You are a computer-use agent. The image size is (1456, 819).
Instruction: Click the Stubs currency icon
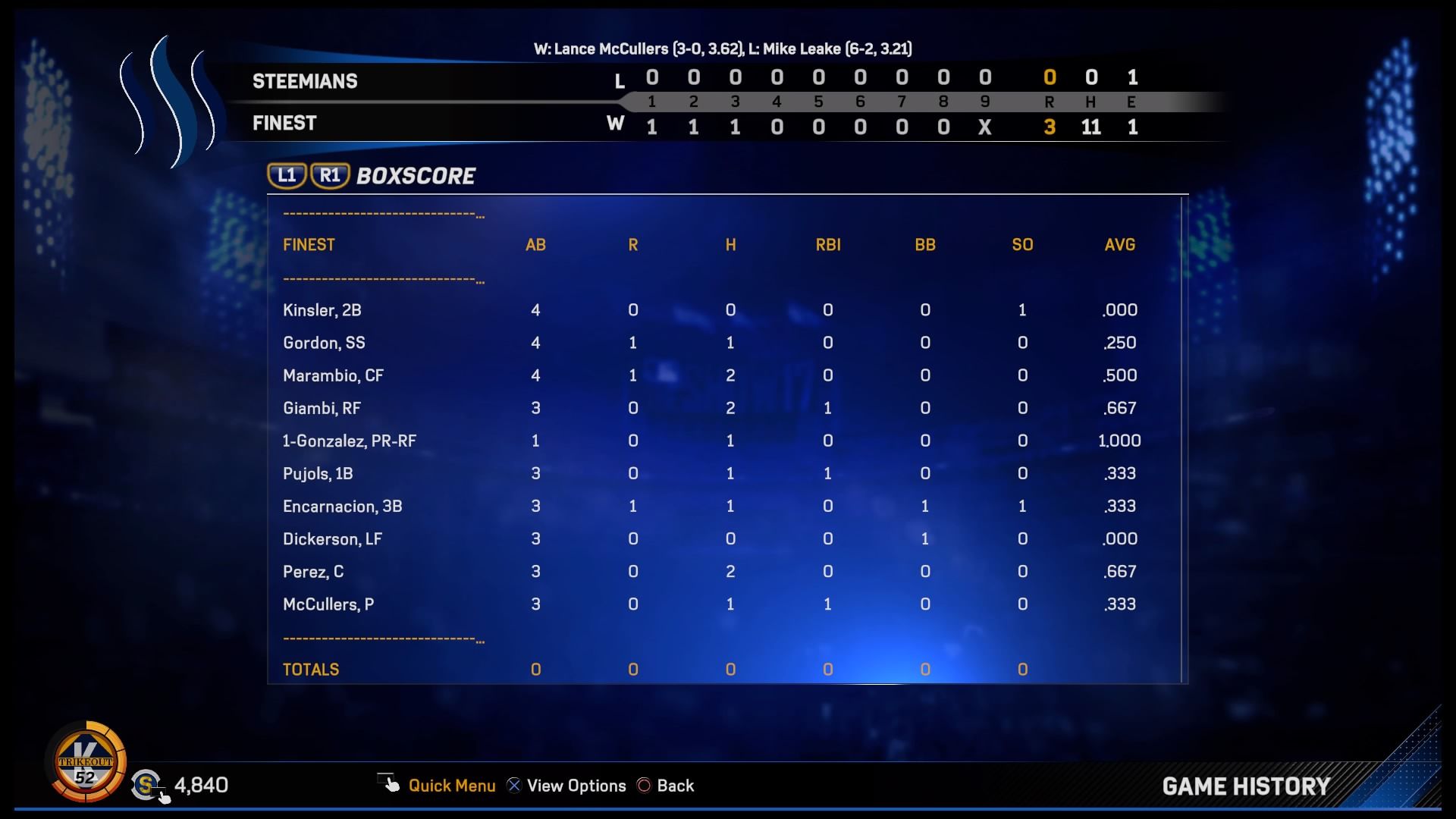(146, 786)
